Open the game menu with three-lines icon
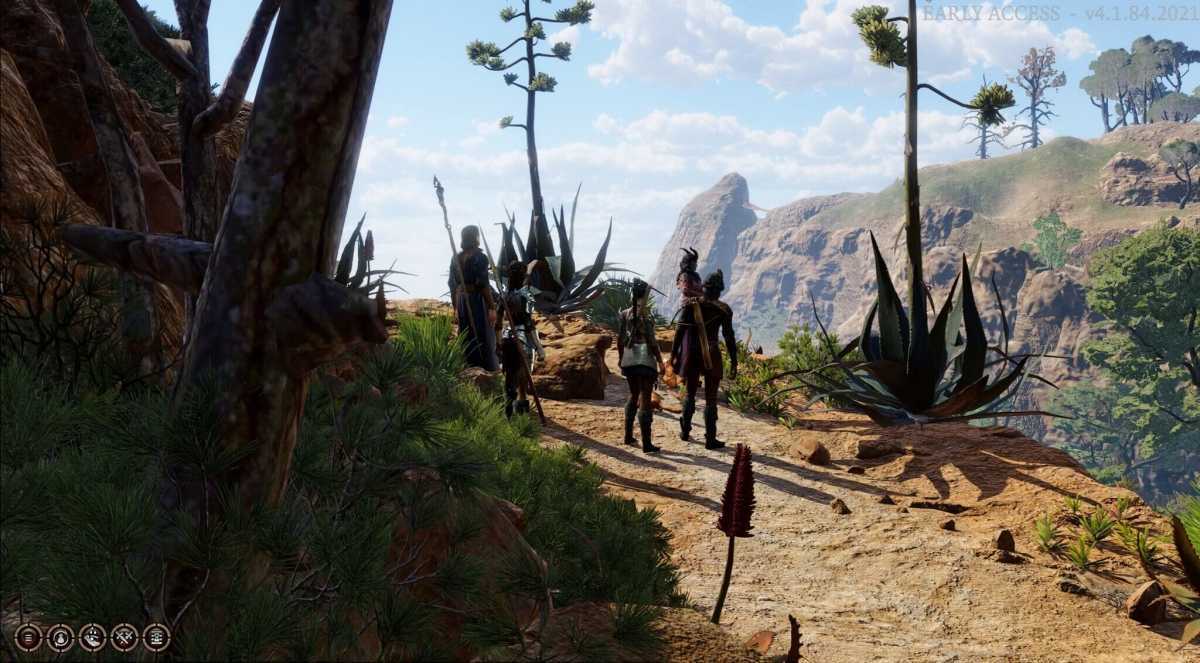The height and width of the screenshot is (663, 1200). (x=28, y=637)
